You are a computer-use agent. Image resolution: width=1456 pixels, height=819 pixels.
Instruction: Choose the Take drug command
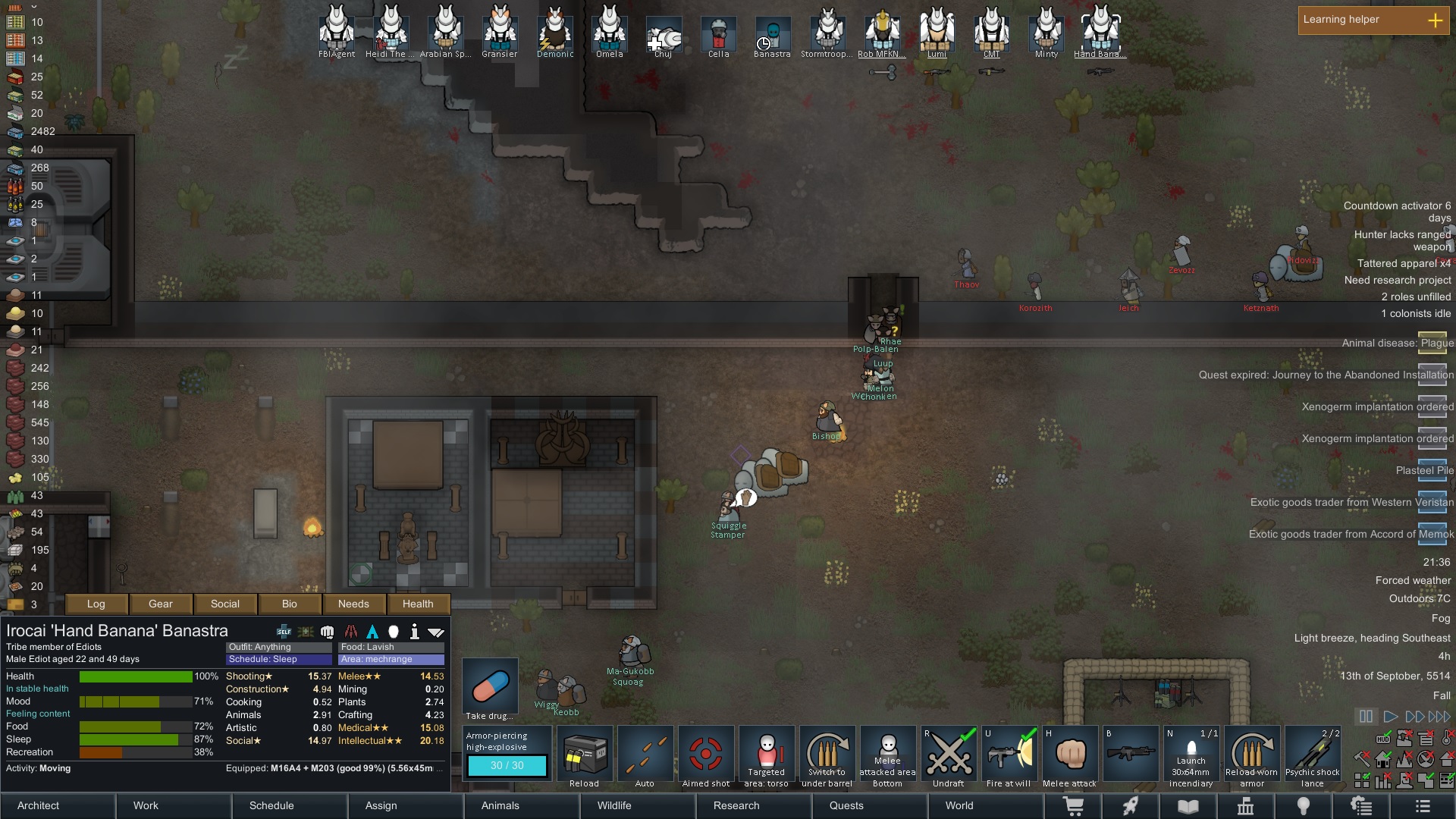(x=490, y=689)
